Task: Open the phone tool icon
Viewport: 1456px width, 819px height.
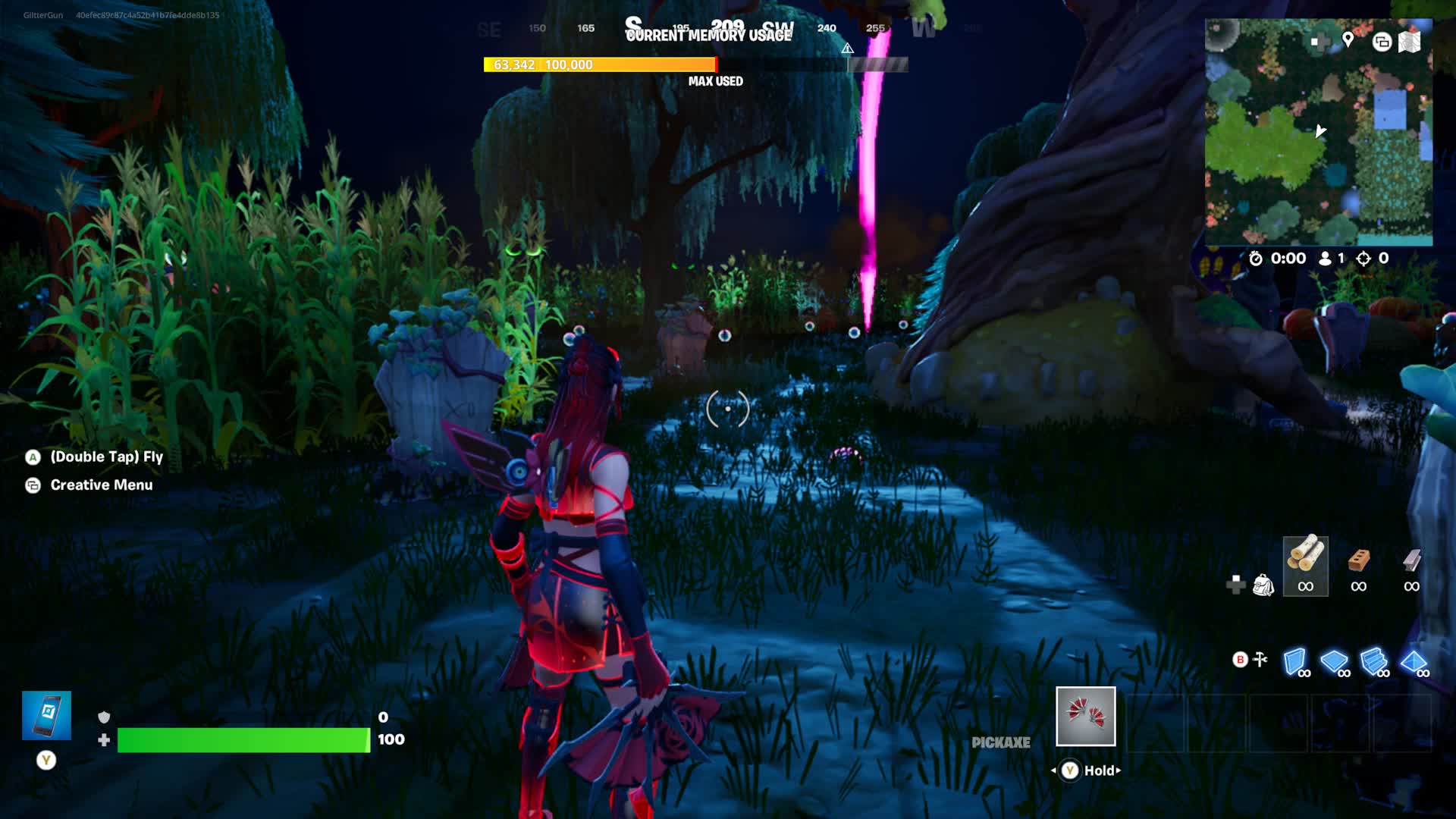Action: click(46, 715)
